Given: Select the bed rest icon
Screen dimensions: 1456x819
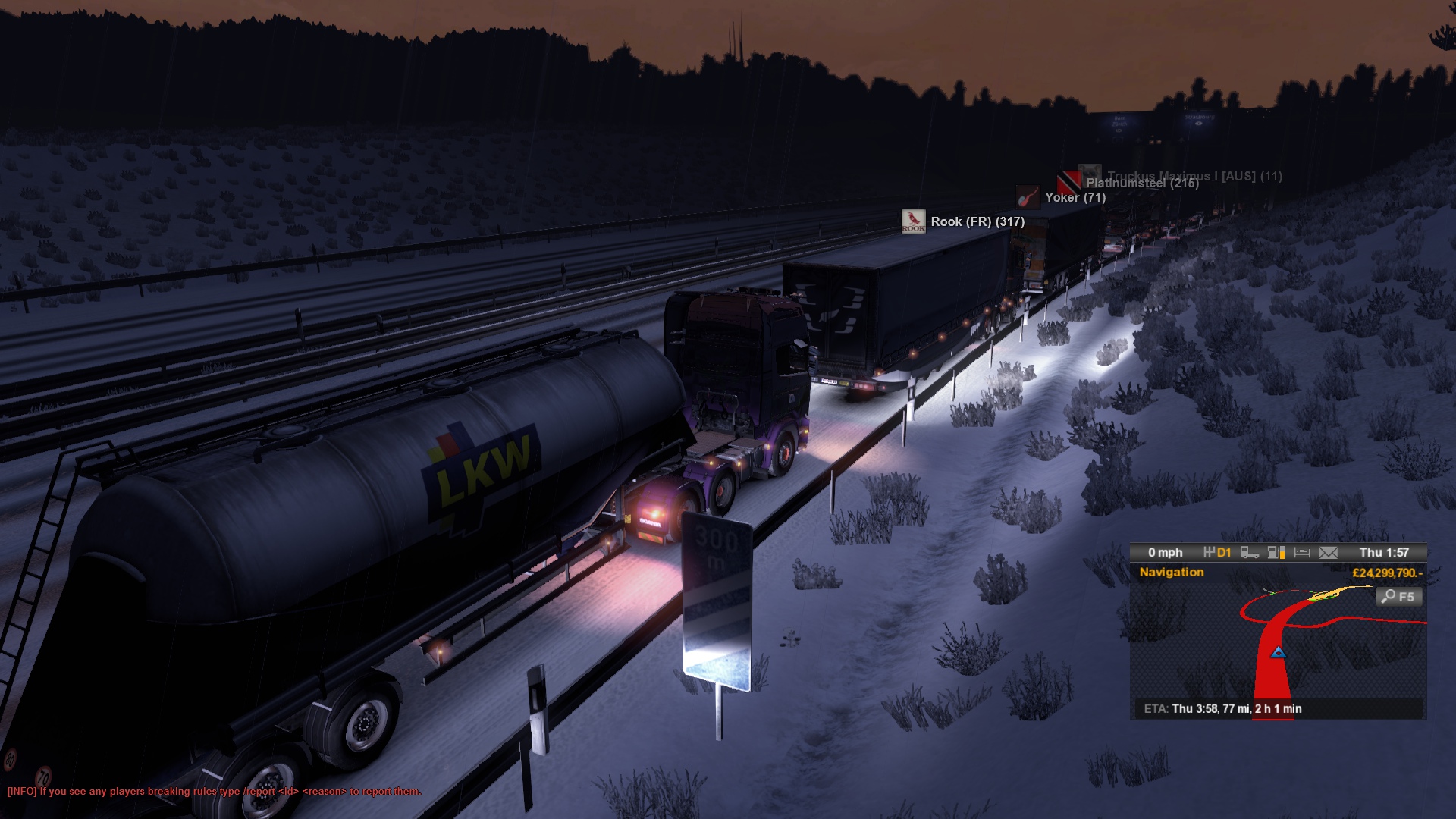Looking at the screenshot, I should [1302, 553].
